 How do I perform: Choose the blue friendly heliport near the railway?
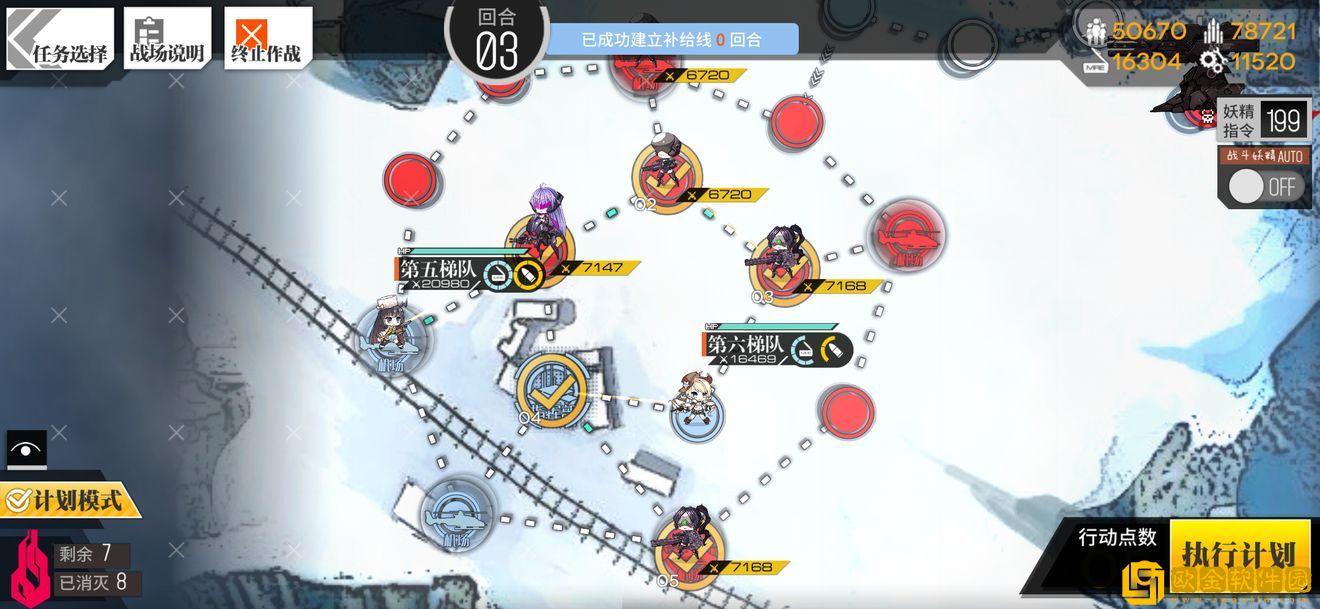456,517
